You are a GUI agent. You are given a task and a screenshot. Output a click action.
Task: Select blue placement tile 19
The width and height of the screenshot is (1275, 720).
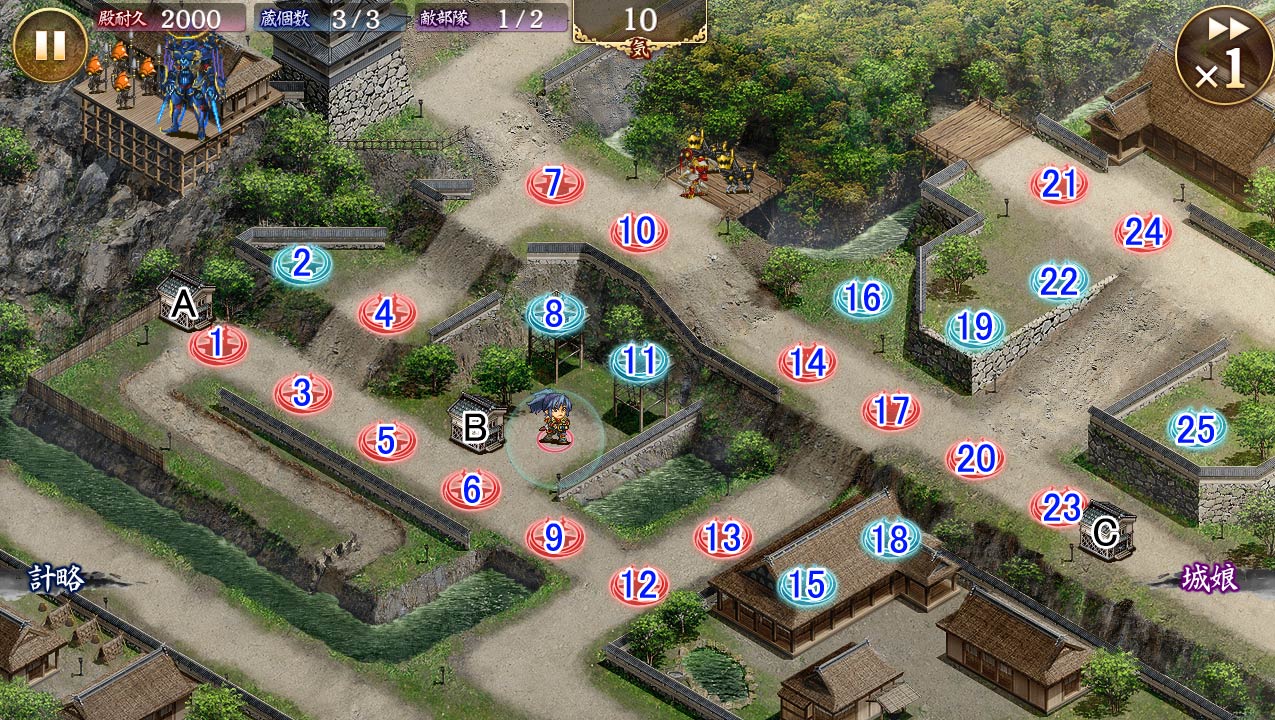click(x=975, y=327)
